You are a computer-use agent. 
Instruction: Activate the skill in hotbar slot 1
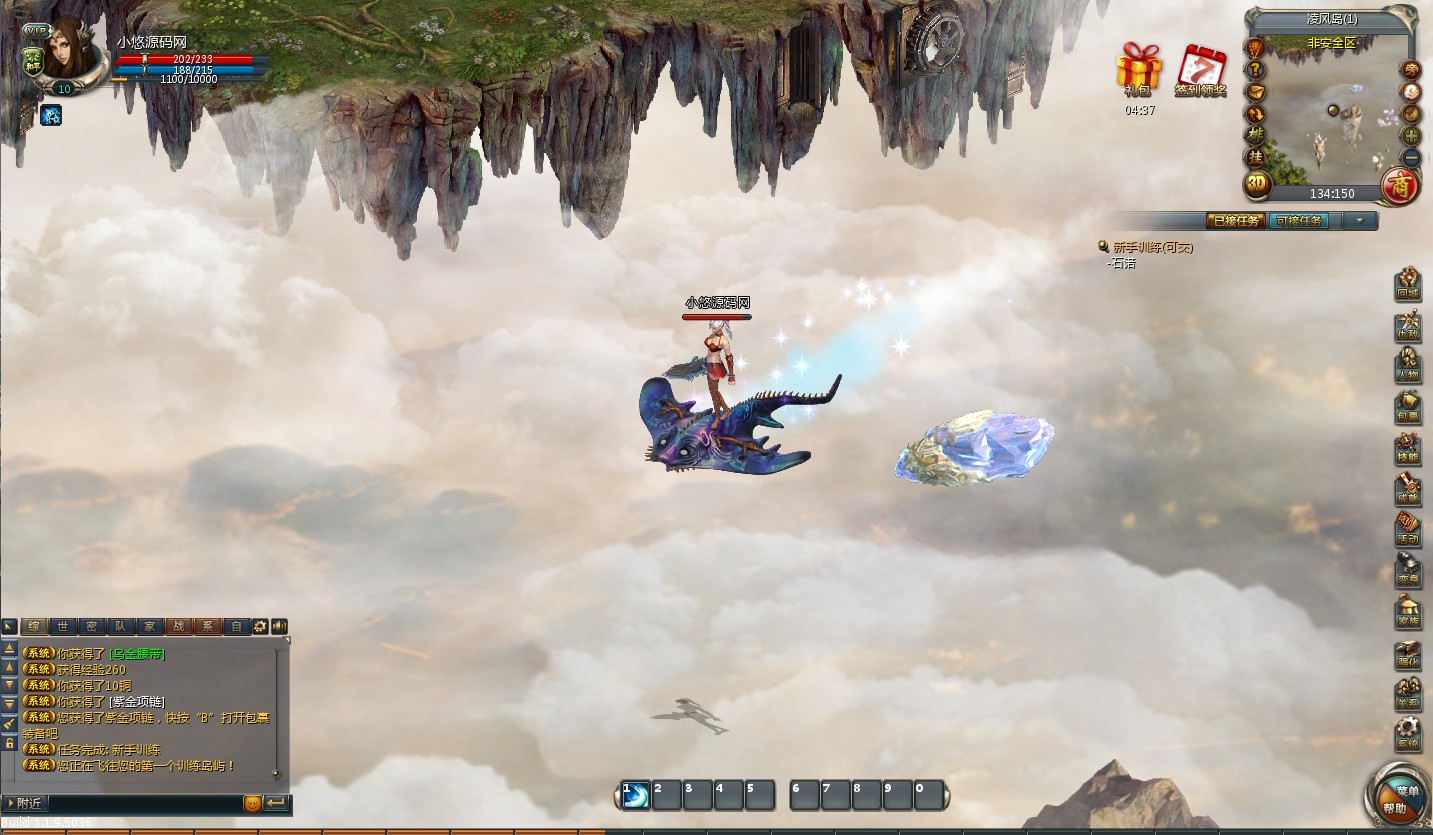point(636,795)
